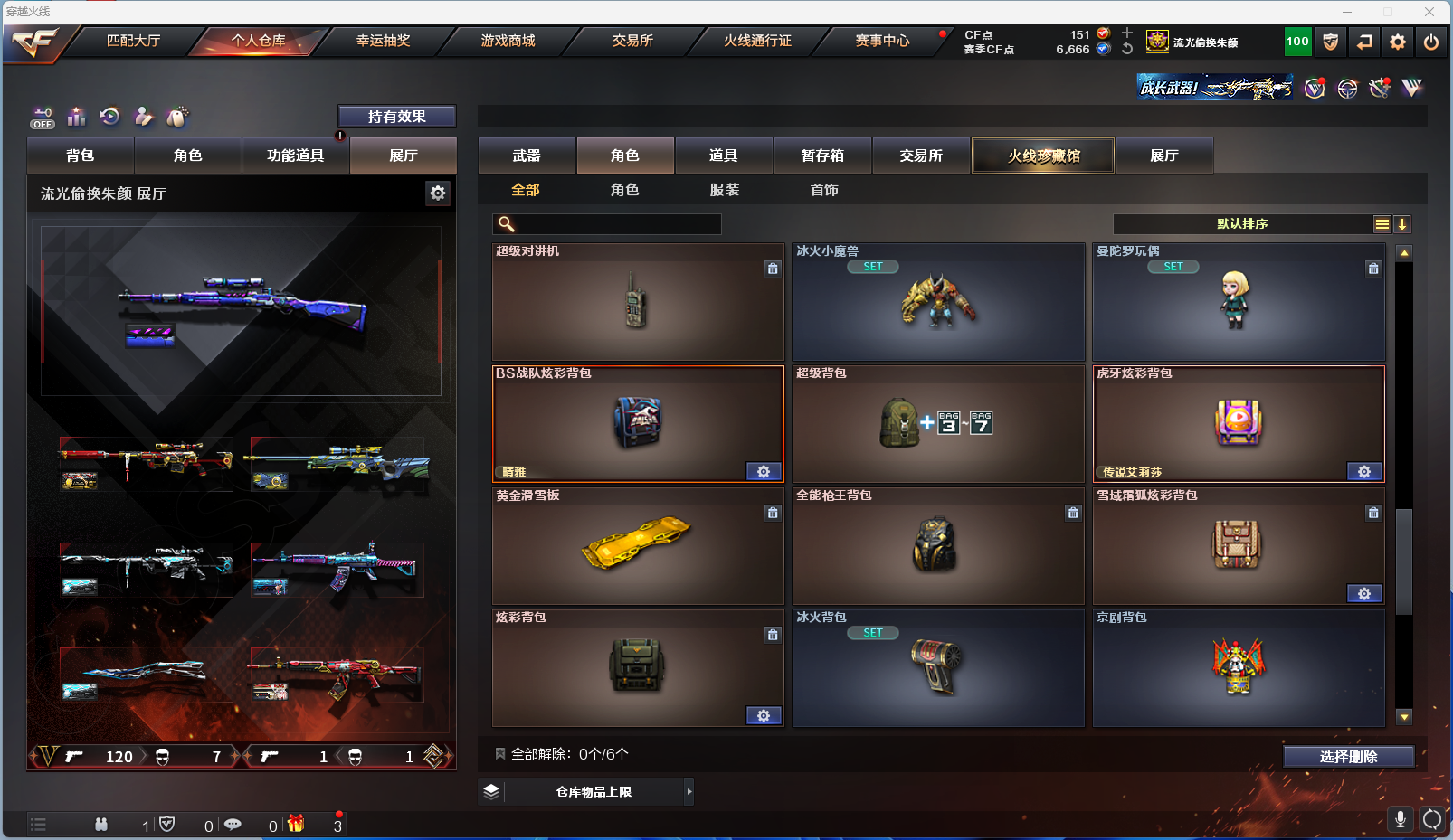Close the game window

pyautogui.click(x=1429, y=12)
